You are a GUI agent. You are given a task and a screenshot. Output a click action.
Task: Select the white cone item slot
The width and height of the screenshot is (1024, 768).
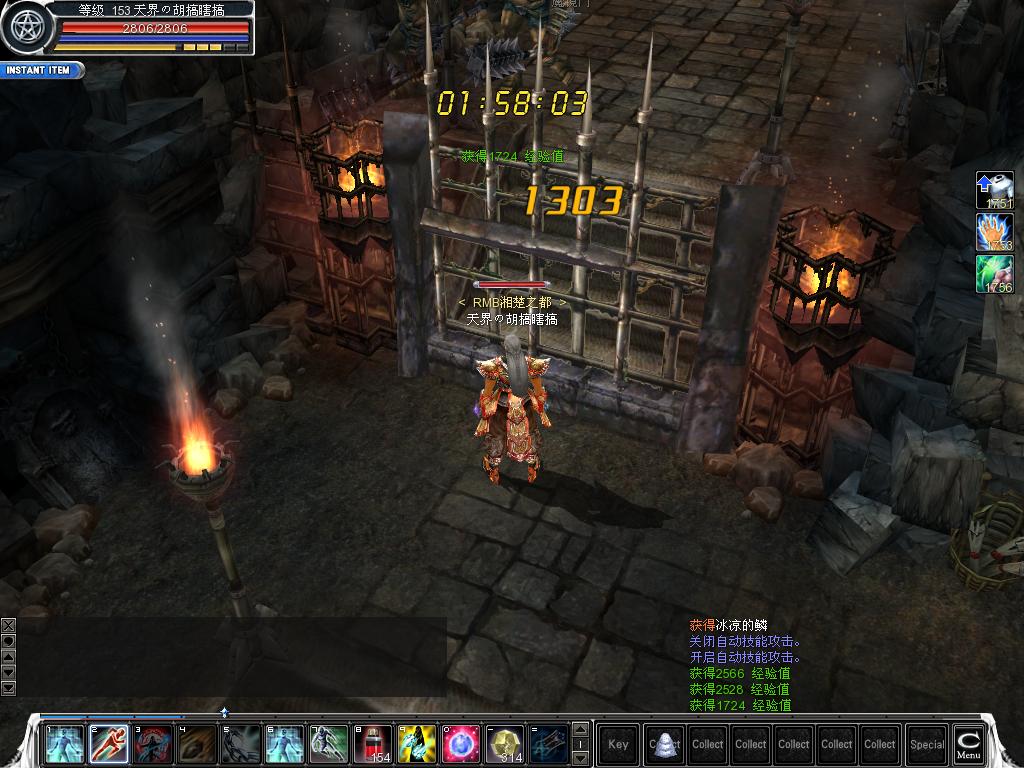click(x=664, y=744)
